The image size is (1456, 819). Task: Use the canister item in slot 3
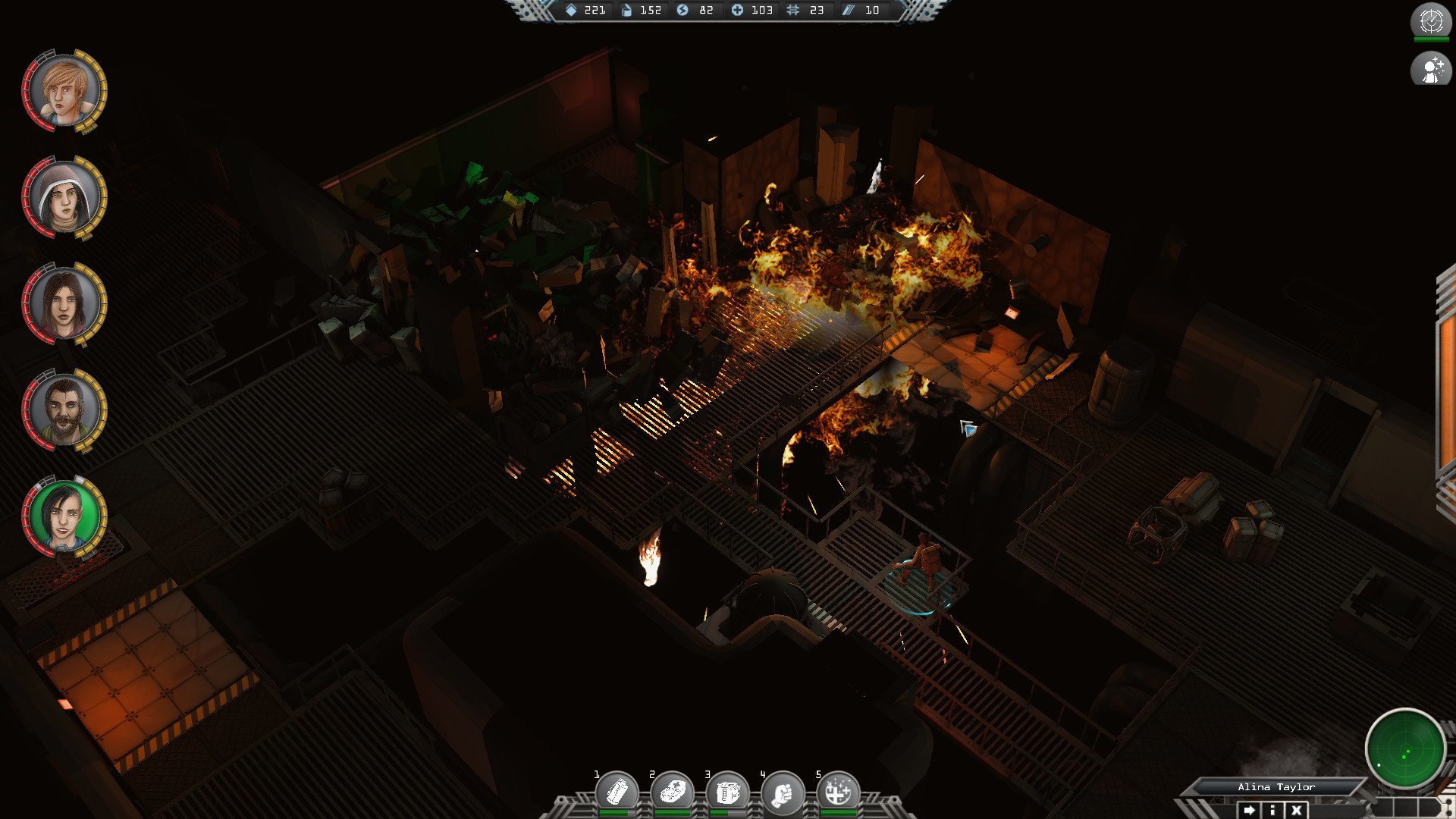(x=727, y=792)
